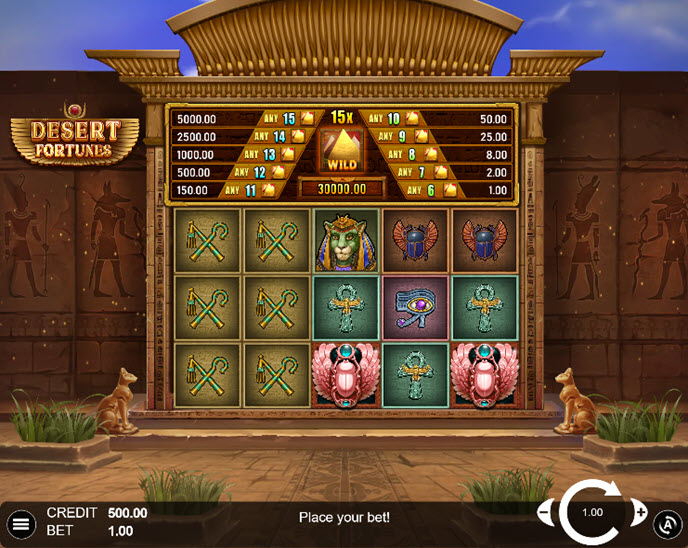The image size is (688, 548).
Task: Increase the bet with the plus button
Action: [640, 513]
